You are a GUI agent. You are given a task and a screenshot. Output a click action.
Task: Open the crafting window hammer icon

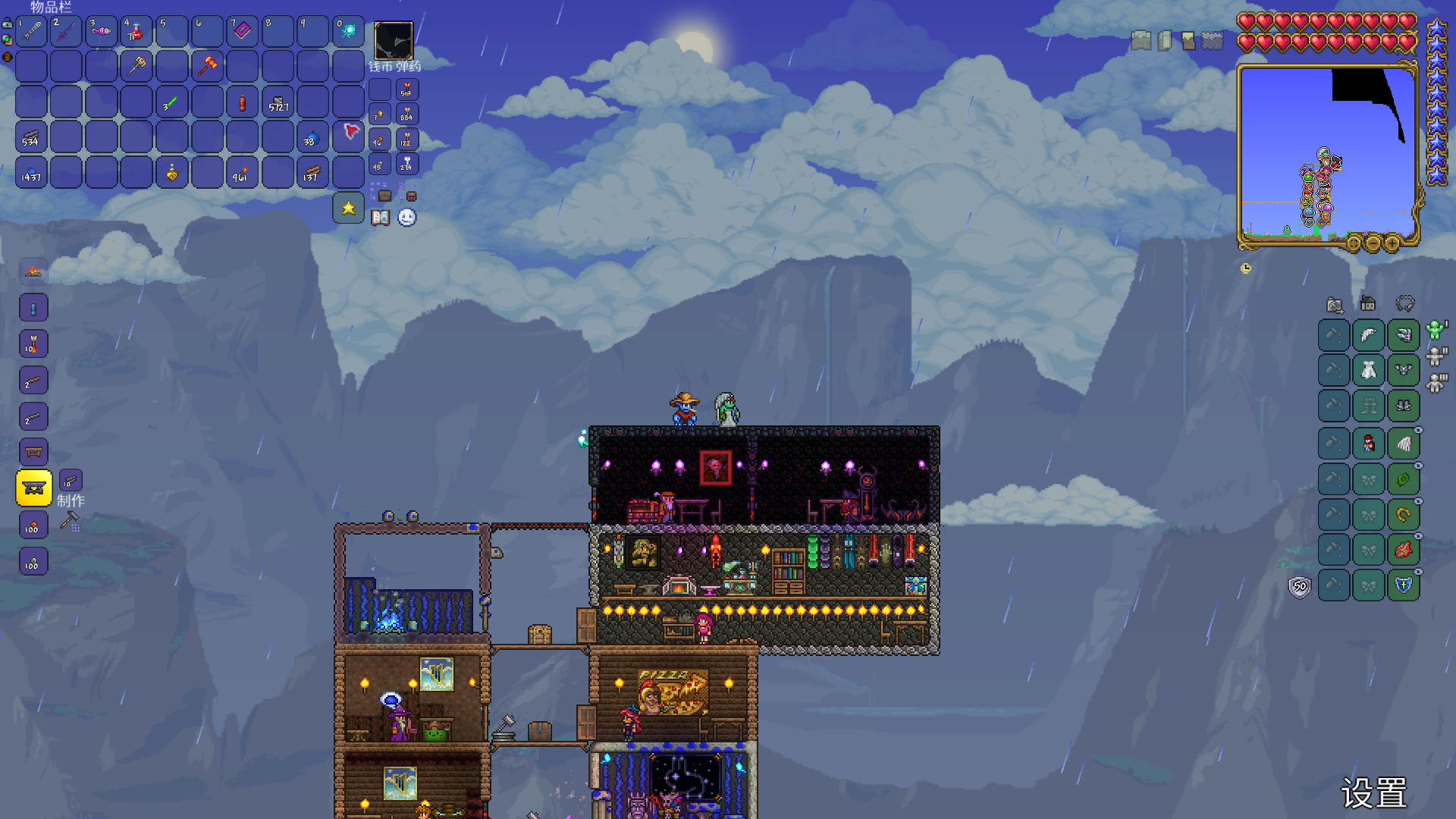70,521
